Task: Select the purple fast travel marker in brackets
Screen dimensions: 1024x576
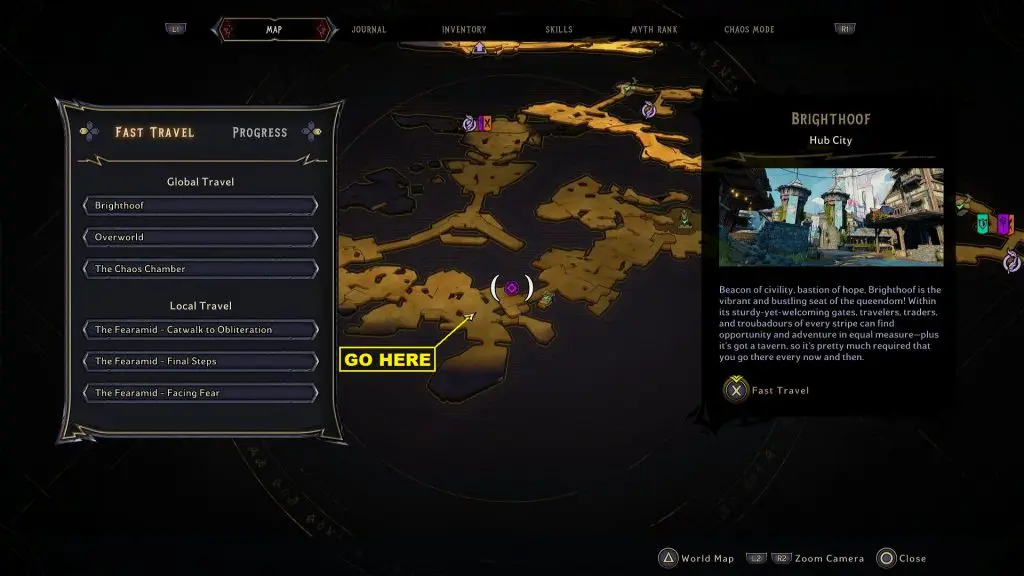Action: tap(511, 288)
